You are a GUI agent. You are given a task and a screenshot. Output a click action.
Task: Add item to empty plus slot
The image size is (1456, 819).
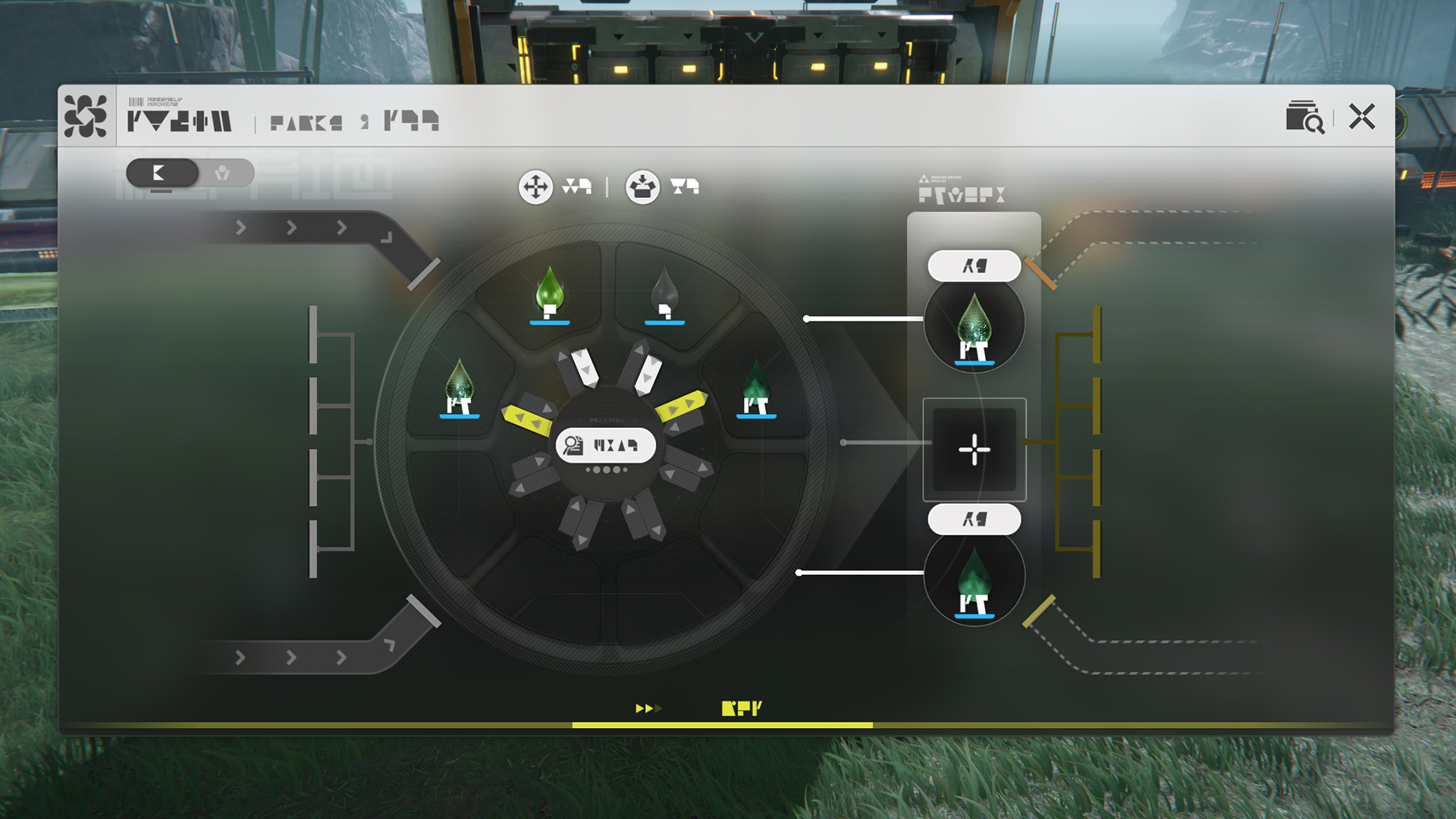pyautogui.click(x=974, y=450)
